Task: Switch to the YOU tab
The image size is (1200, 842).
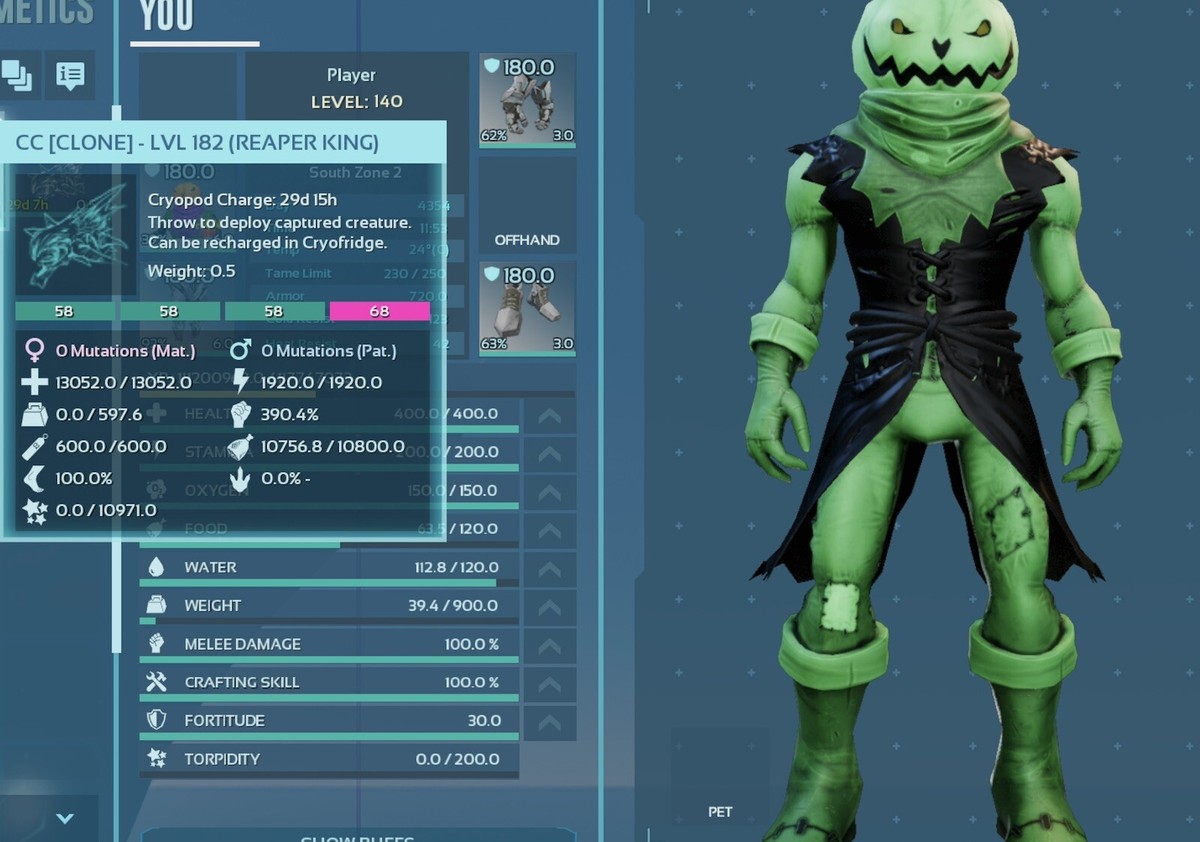Action: 166,17
